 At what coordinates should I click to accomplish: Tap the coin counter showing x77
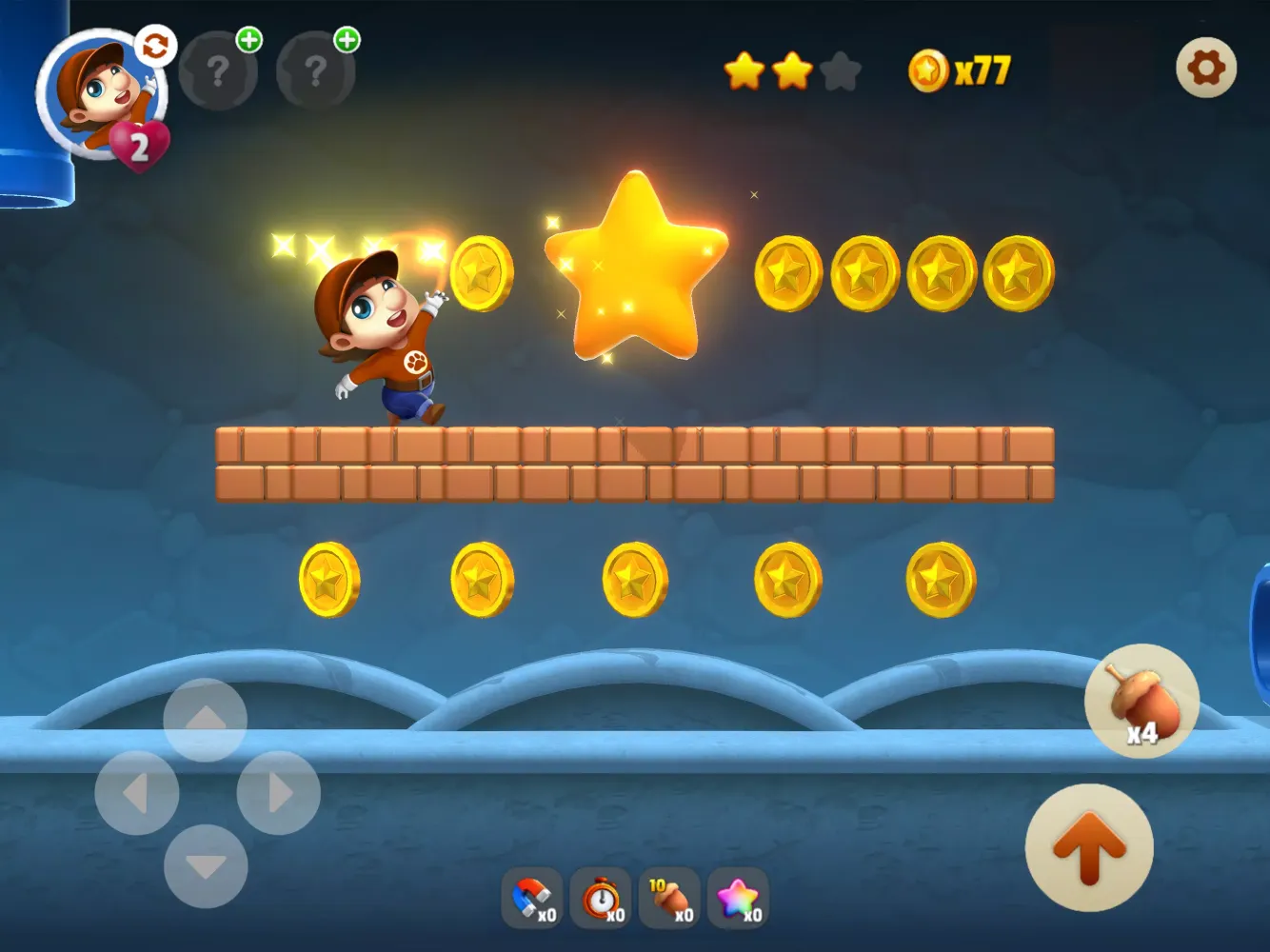pos(957,69)
